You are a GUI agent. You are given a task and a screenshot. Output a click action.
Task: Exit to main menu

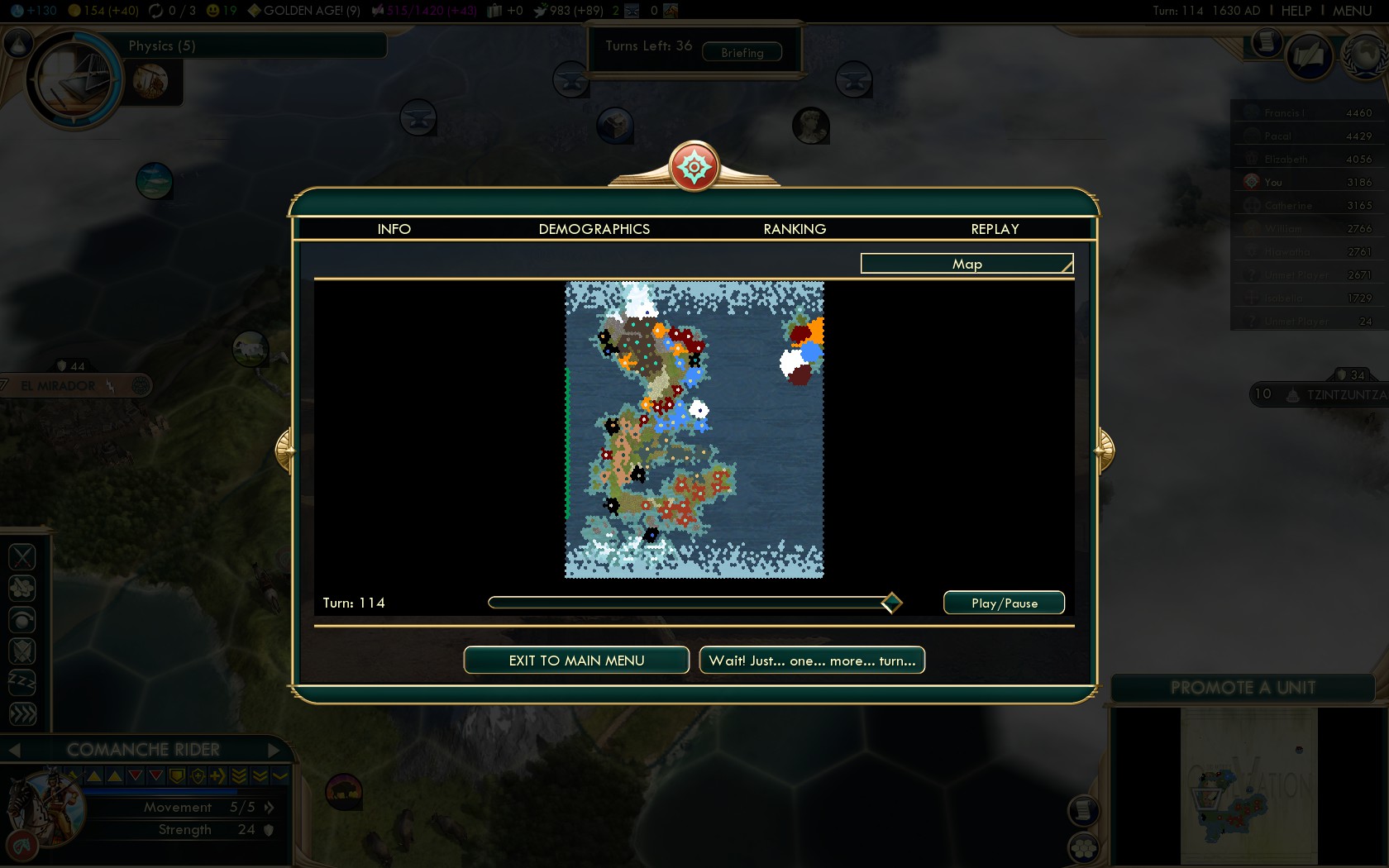576,661
